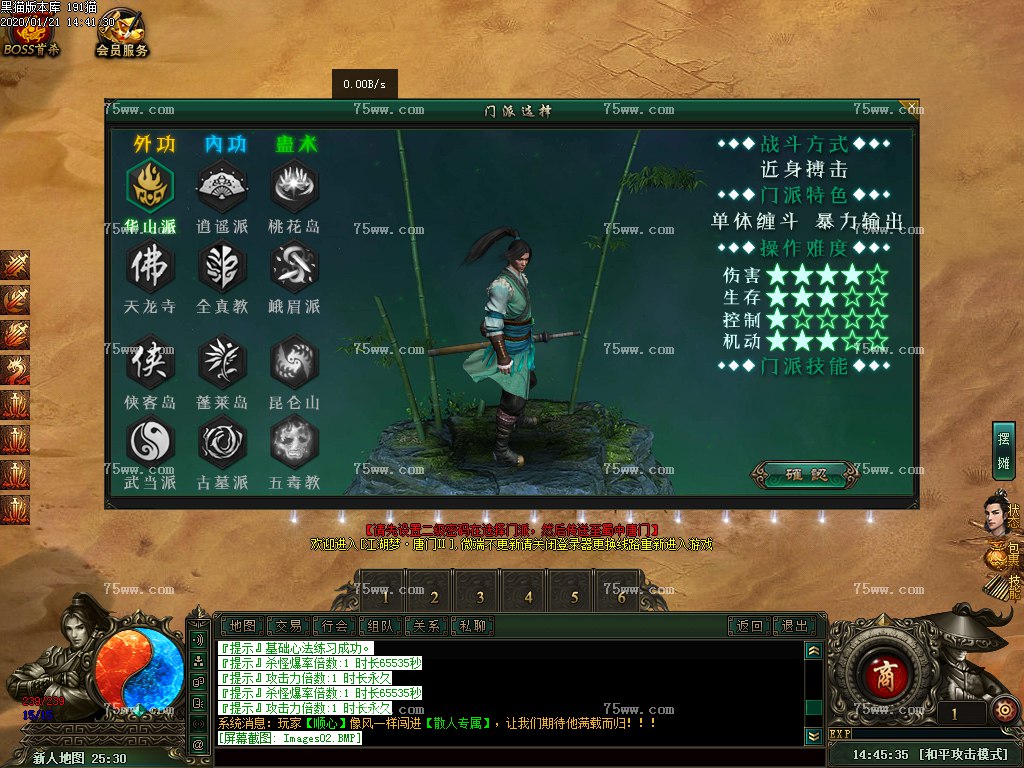Select the 五毒教 mask icon
1024x768 pixels.
(294, 441)
